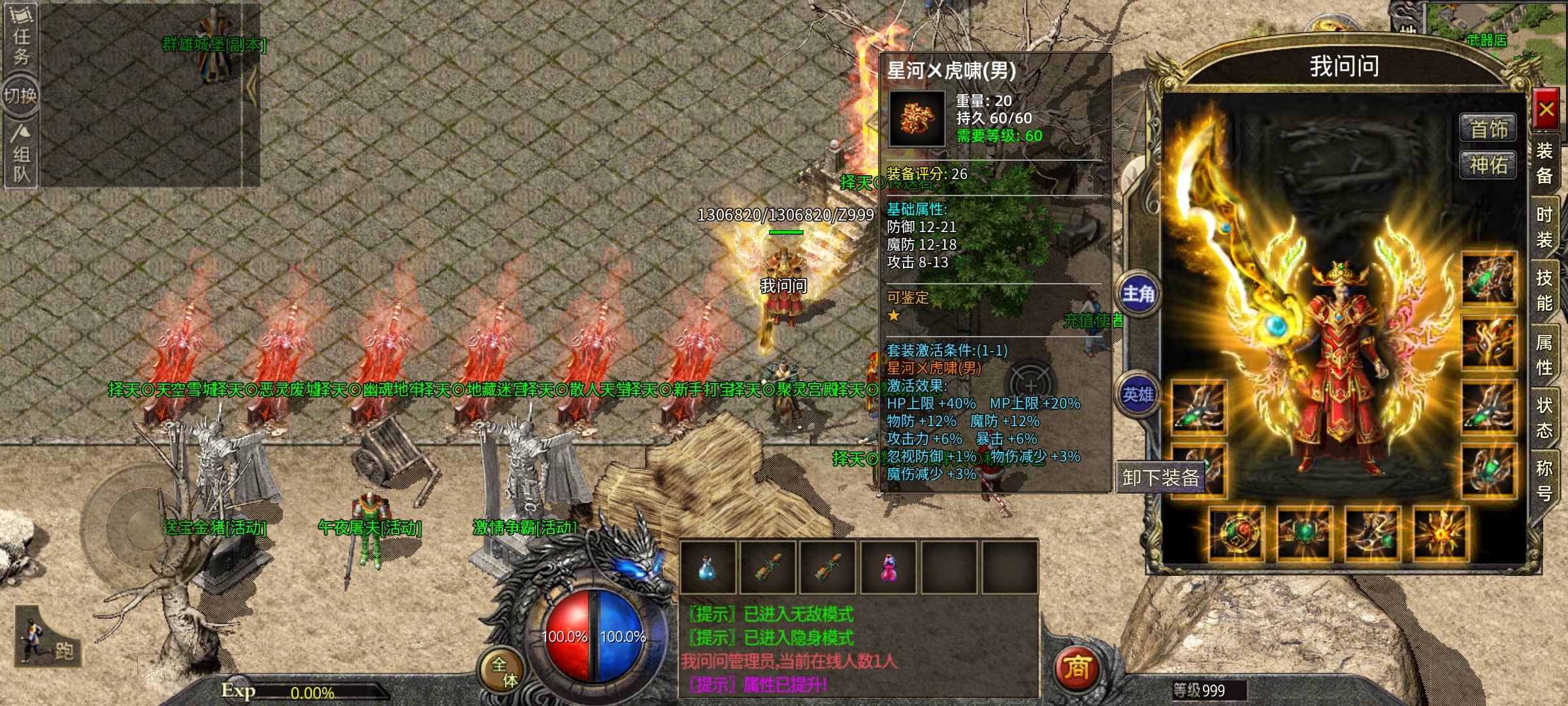Show the 属性 attributes tab

[x=1544, y=354]
